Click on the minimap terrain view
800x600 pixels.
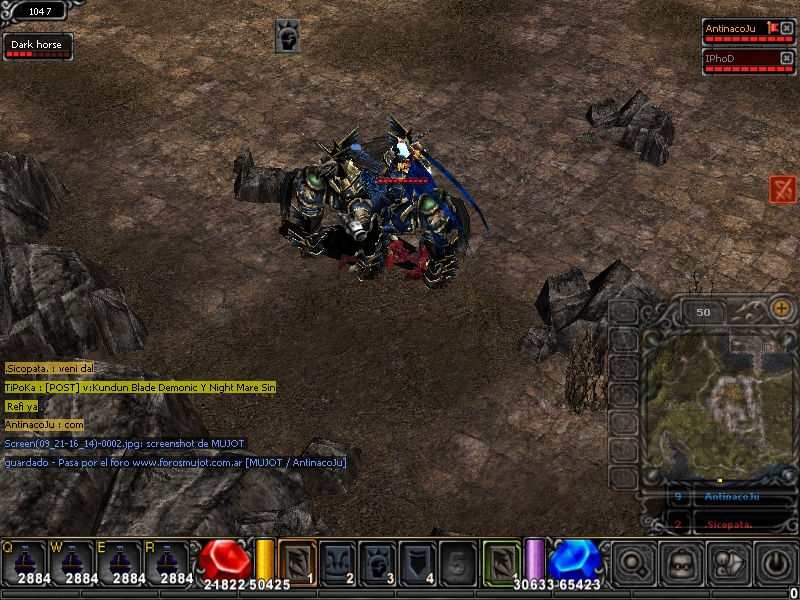pyautogui.click(x=717, y=400)
